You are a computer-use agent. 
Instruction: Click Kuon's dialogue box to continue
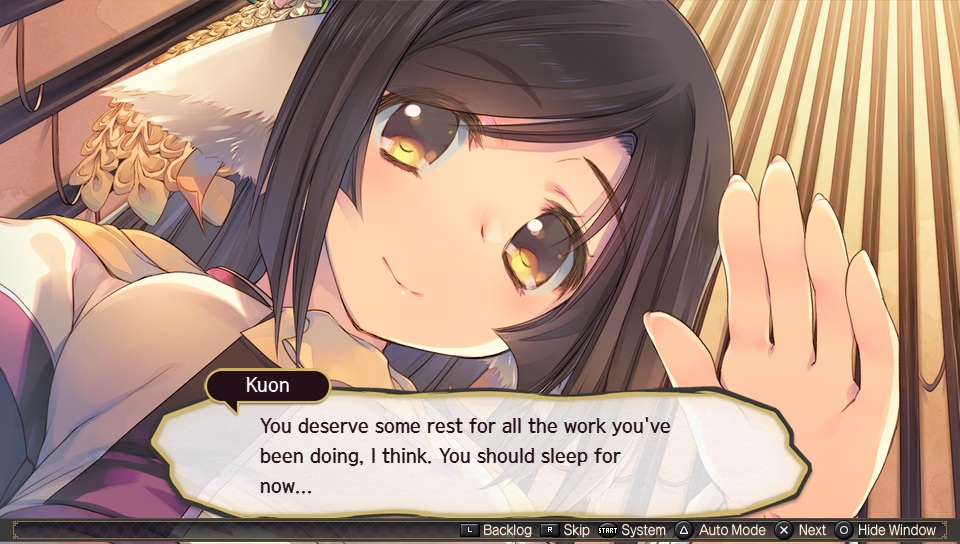(480, 457)
